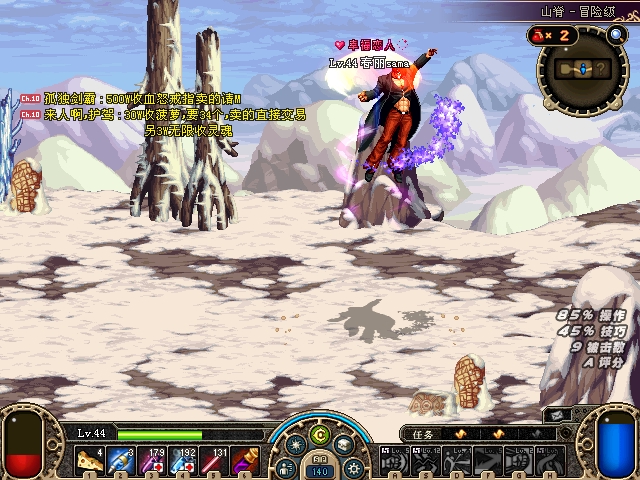Viewport: 640px width, 480px height.
Task: Open the gear settings button
Action: (352, 466)
